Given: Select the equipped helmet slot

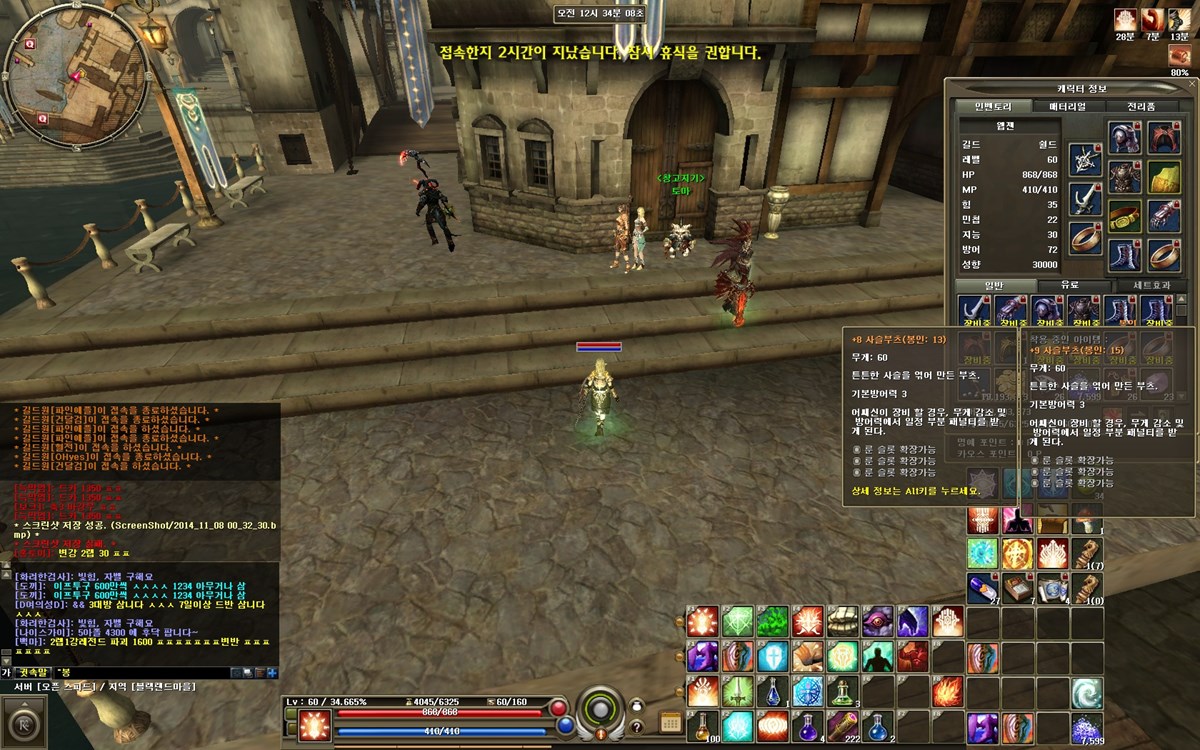Looking at the screenshot, I should tap(1125, 137).
